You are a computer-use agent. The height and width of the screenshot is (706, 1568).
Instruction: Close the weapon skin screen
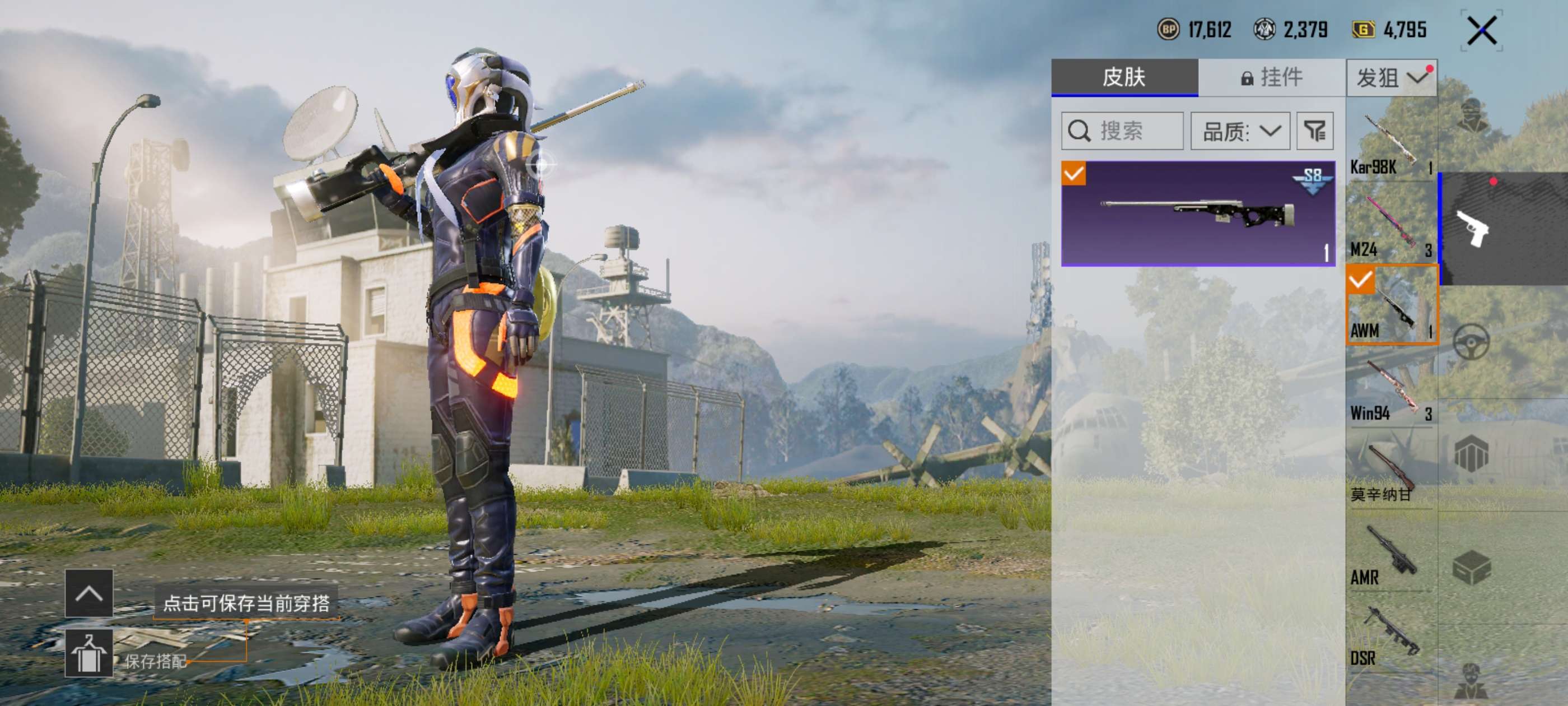(1481, 30)
